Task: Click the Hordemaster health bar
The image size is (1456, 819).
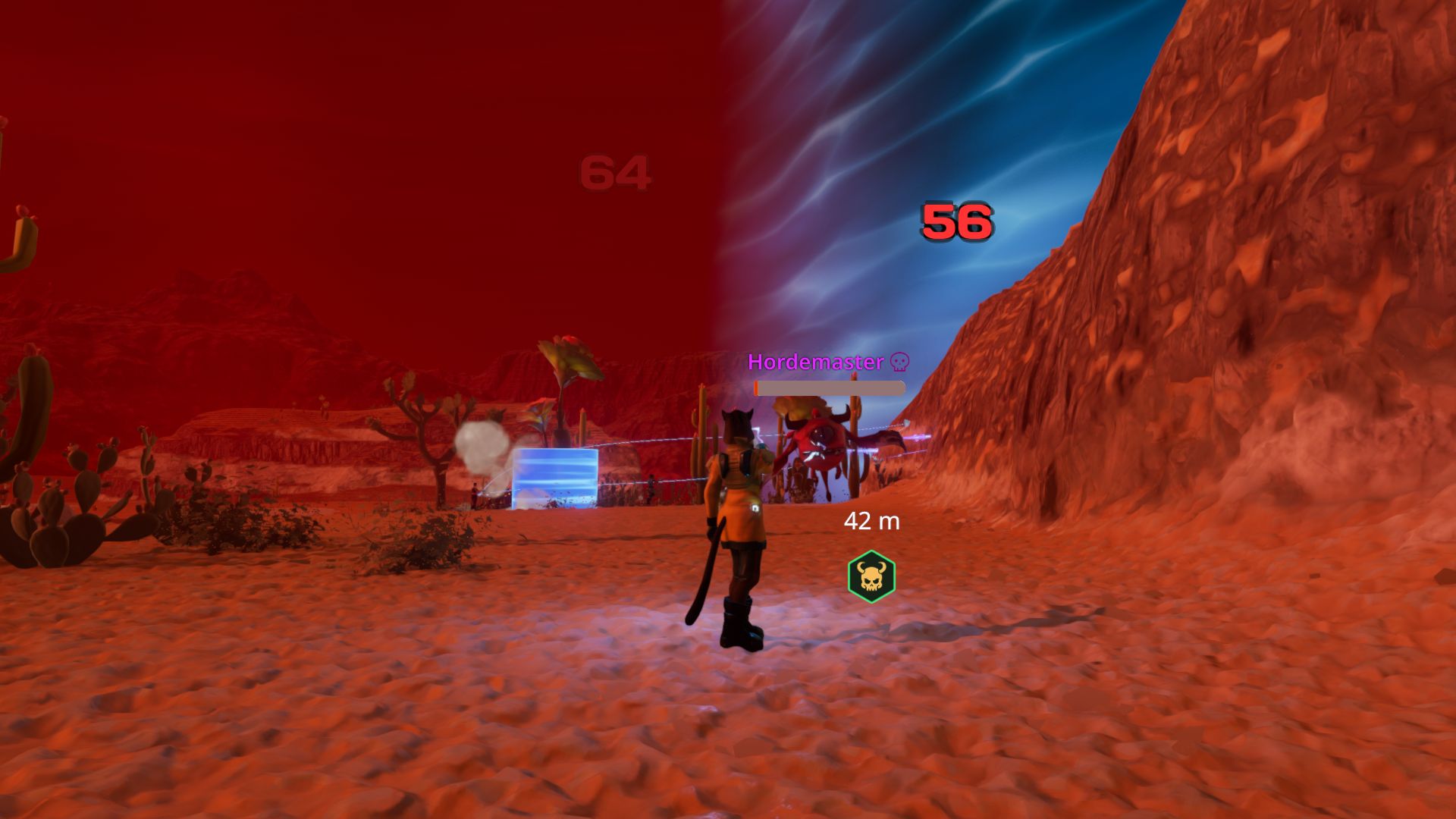Action: click(829, 387)
